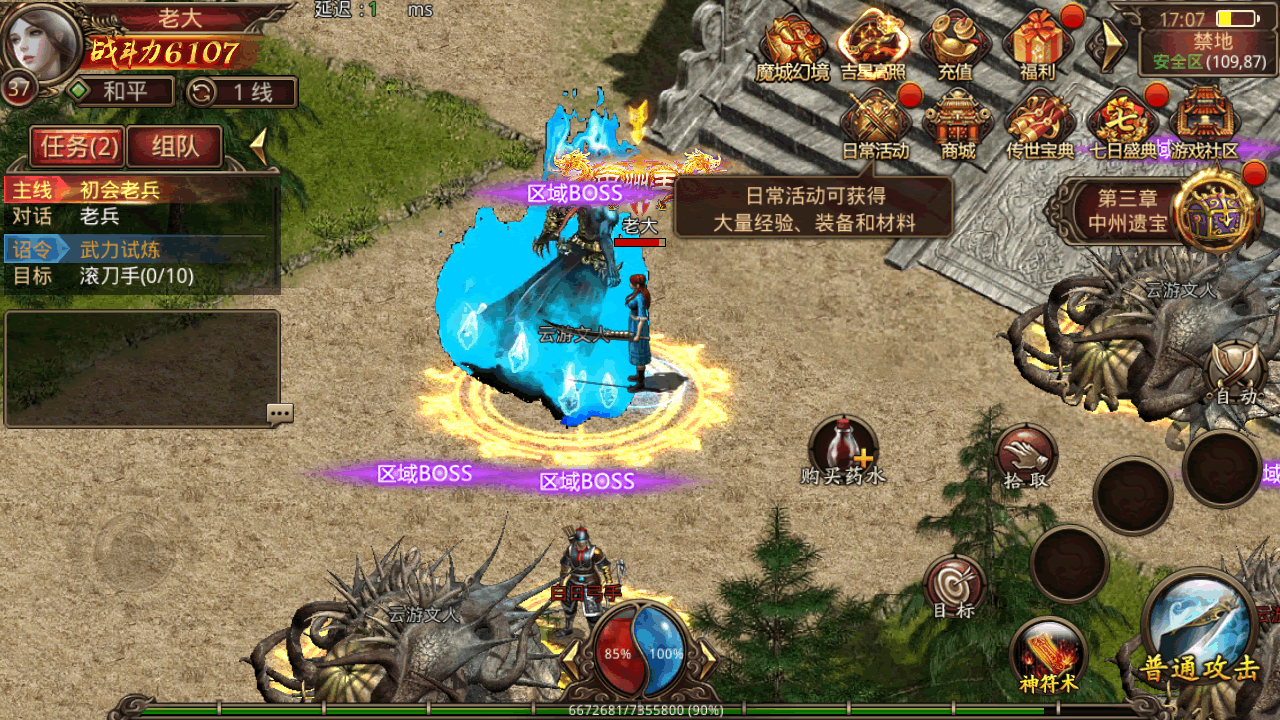Open the 游戏社区 community icon
The width and height of the screenshot is (1280, 720).
click(1204, 121)
